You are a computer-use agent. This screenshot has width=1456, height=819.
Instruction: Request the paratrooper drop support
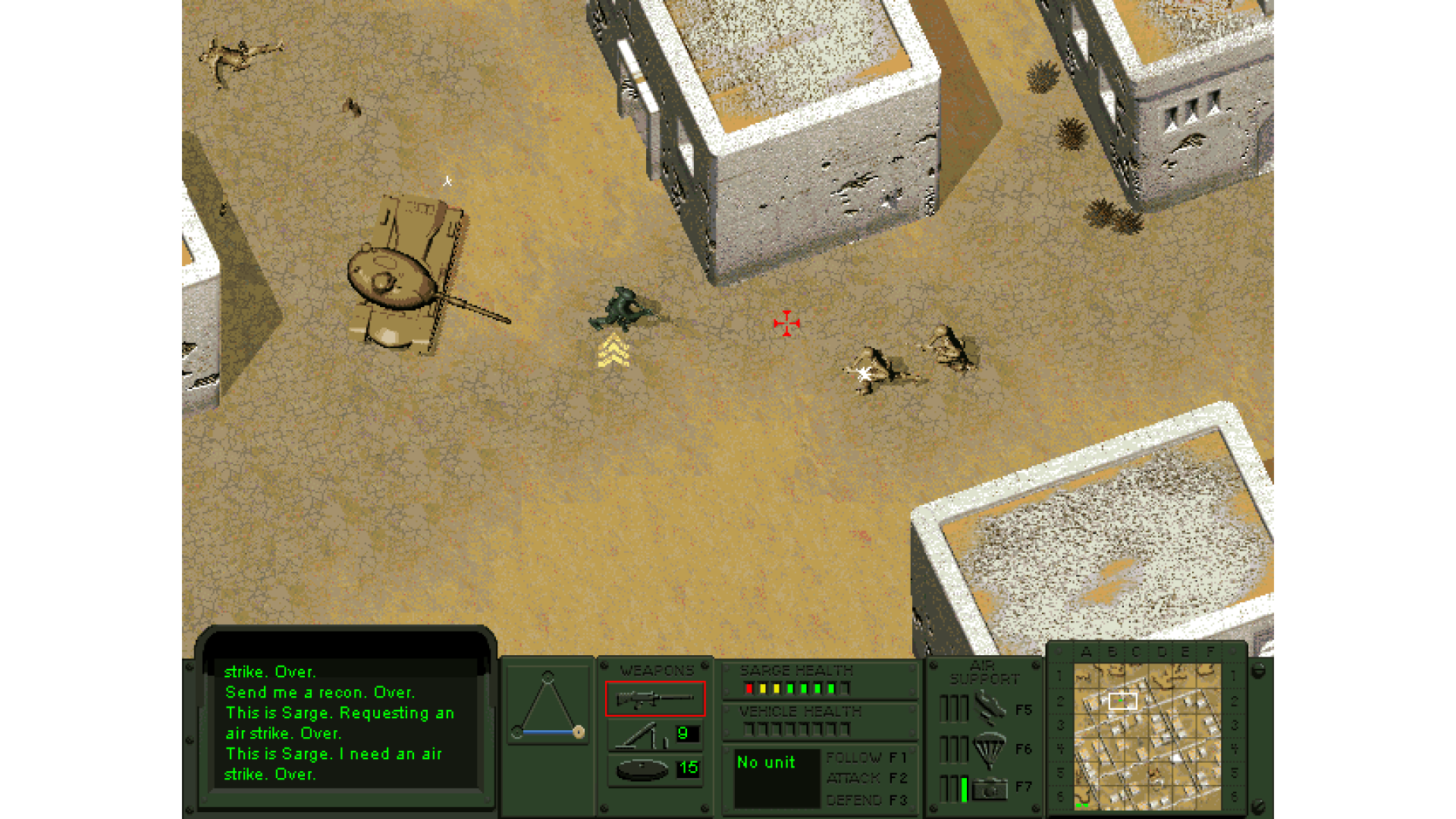989,749
